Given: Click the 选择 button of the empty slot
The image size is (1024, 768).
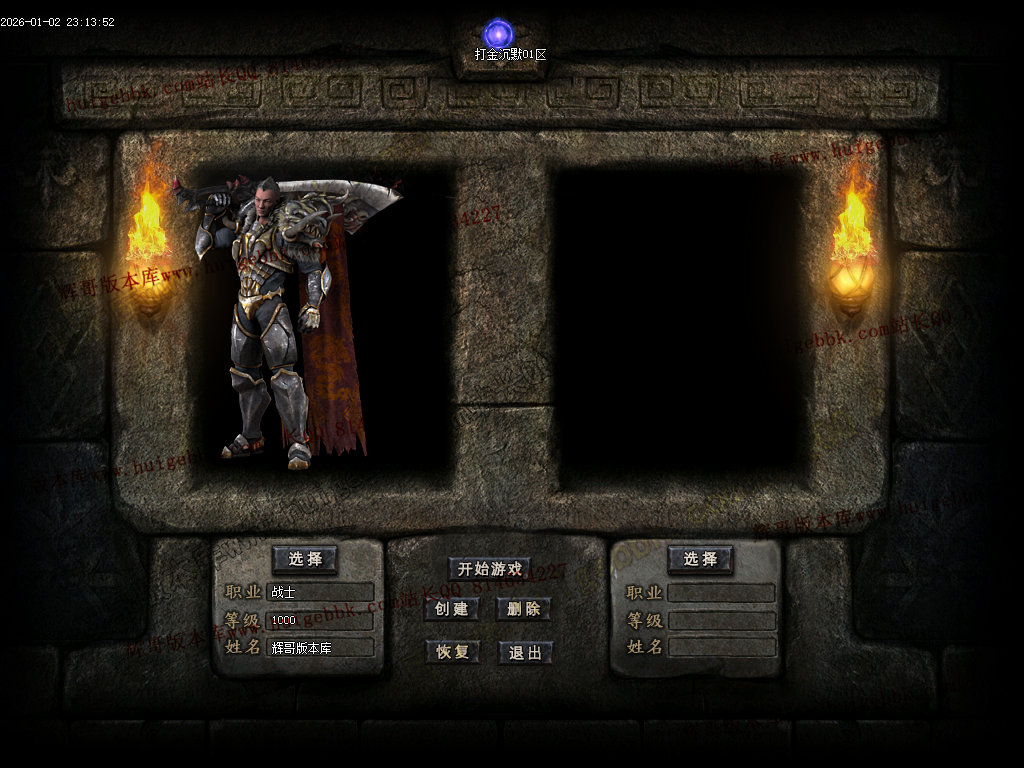Looking at the screenshot, I should tap(700, 559).
